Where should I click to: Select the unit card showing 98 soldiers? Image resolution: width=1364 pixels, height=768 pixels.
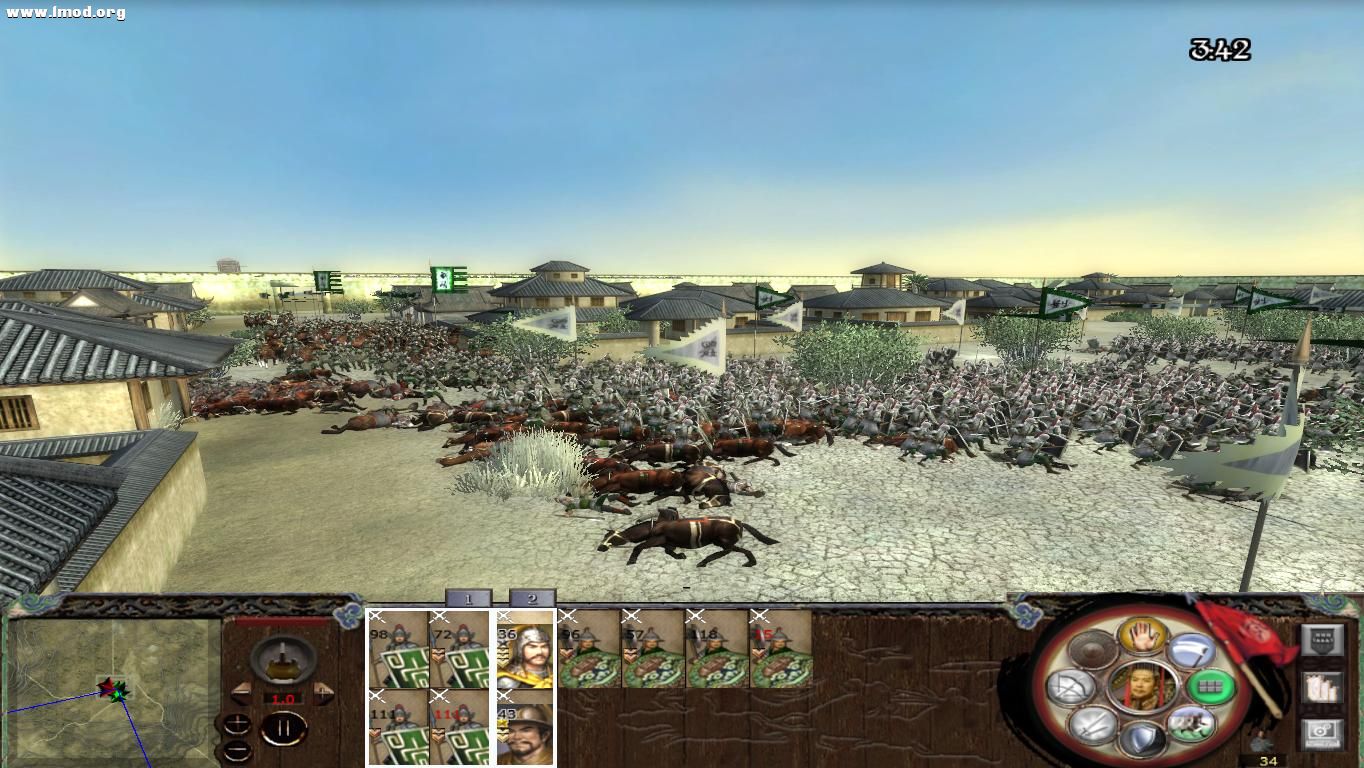[x=400, y=651]
